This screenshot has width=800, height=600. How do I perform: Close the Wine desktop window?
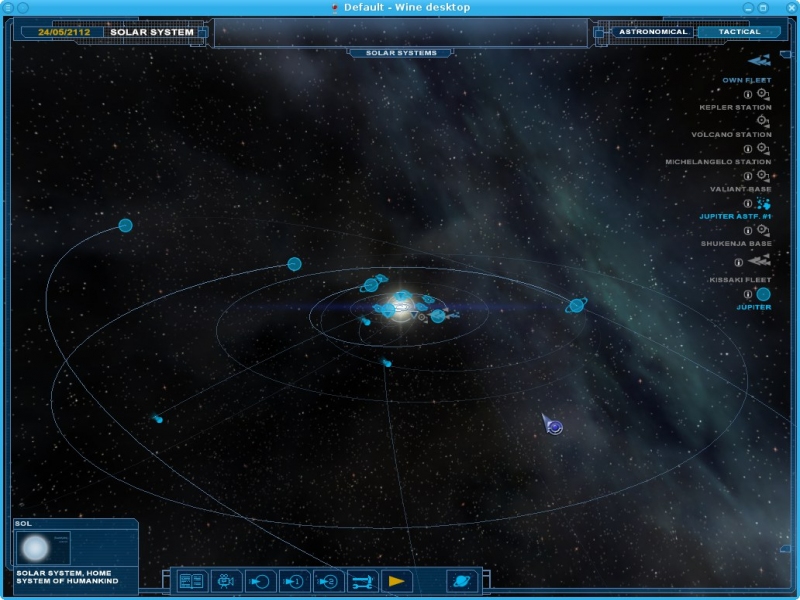coord(789,7)
